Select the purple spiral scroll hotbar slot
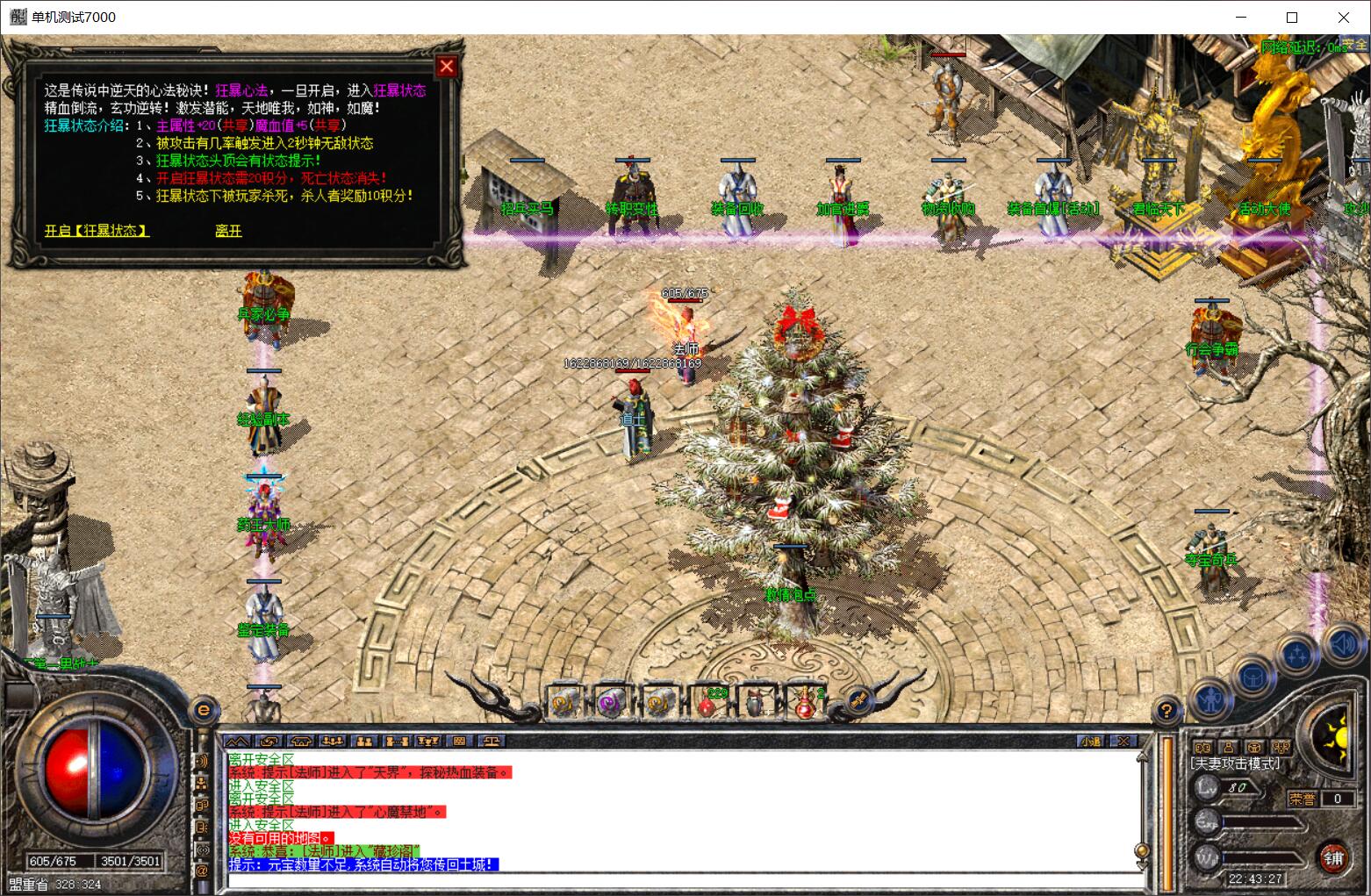This screenshot has width=1371, height=896. tap(609, 704)
